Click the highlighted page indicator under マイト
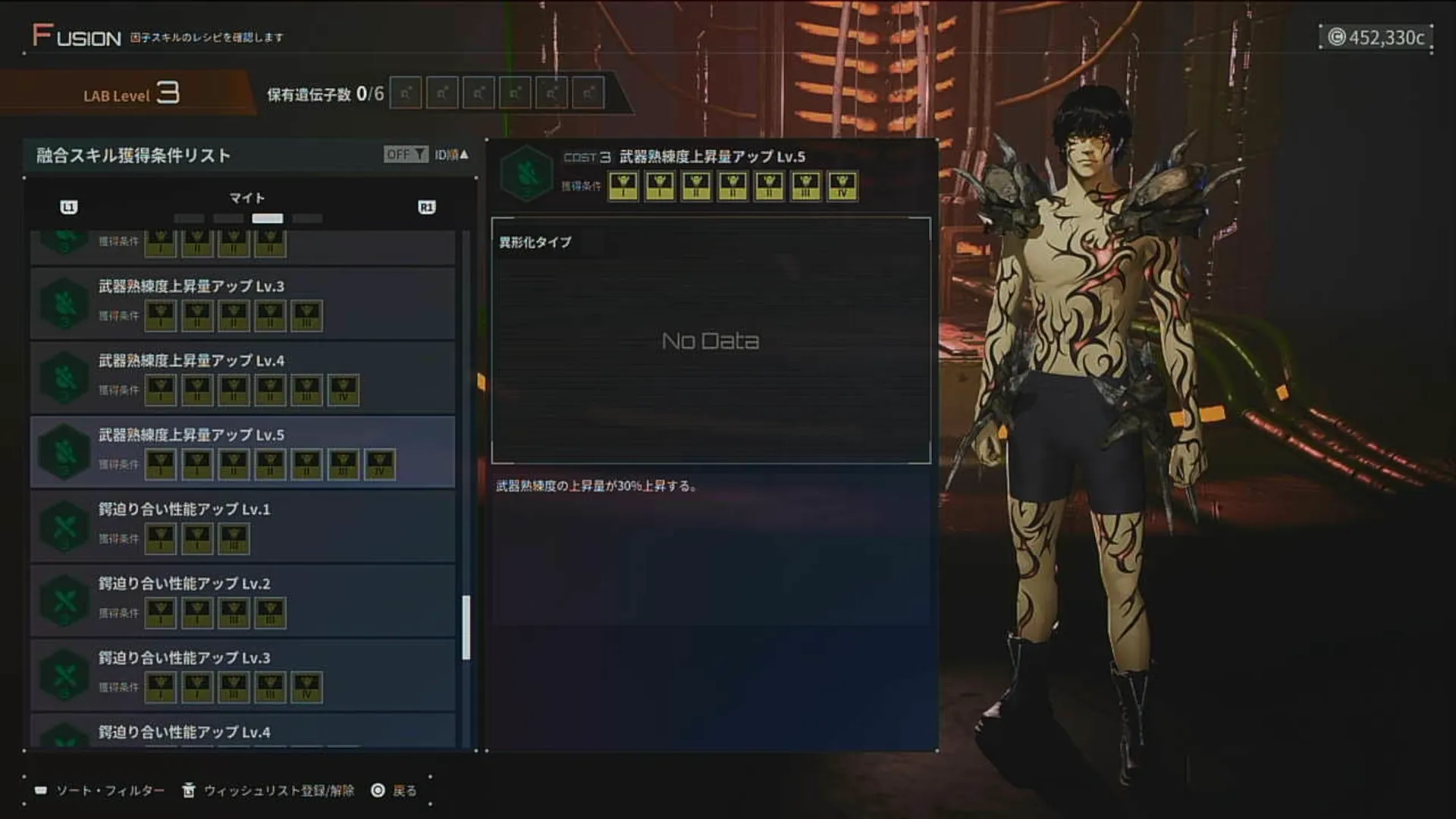This screenshot has width=1456, height=819. (268, 218)
